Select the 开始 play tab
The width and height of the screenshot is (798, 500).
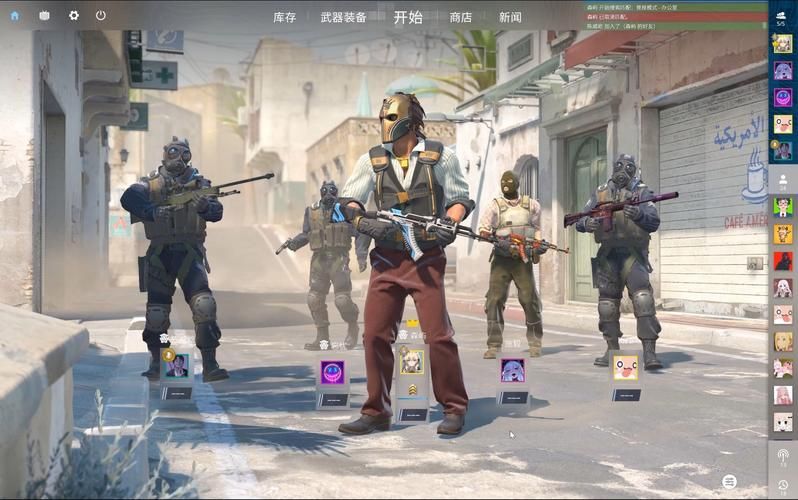[x=408, y=17]
